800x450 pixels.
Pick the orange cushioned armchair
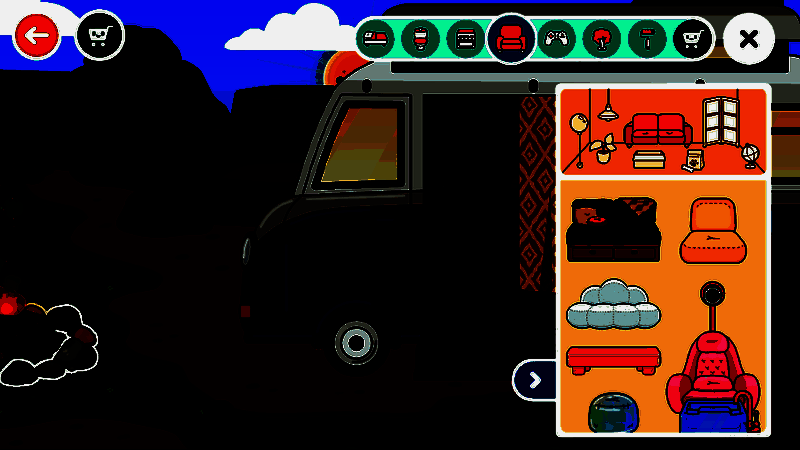click(x=713, y=230)
